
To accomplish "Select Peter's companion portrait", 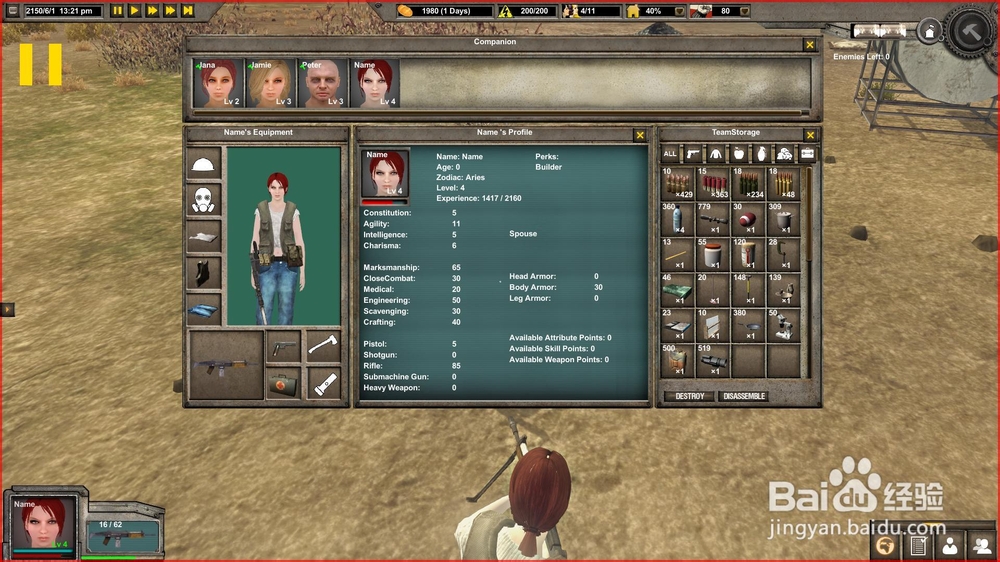I will point(322,84).
